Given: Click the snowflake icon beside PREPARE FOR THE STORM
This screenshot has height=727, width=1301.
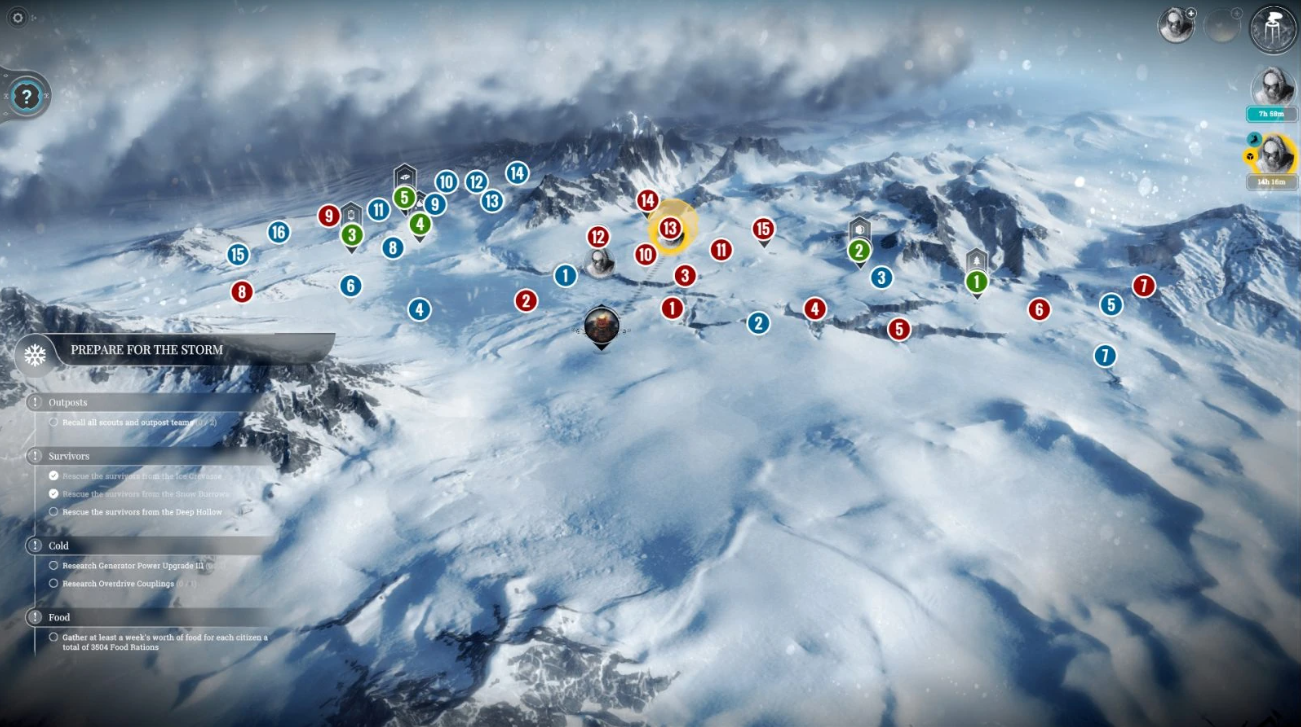Looking at the screenshot, I should point(37,355).
